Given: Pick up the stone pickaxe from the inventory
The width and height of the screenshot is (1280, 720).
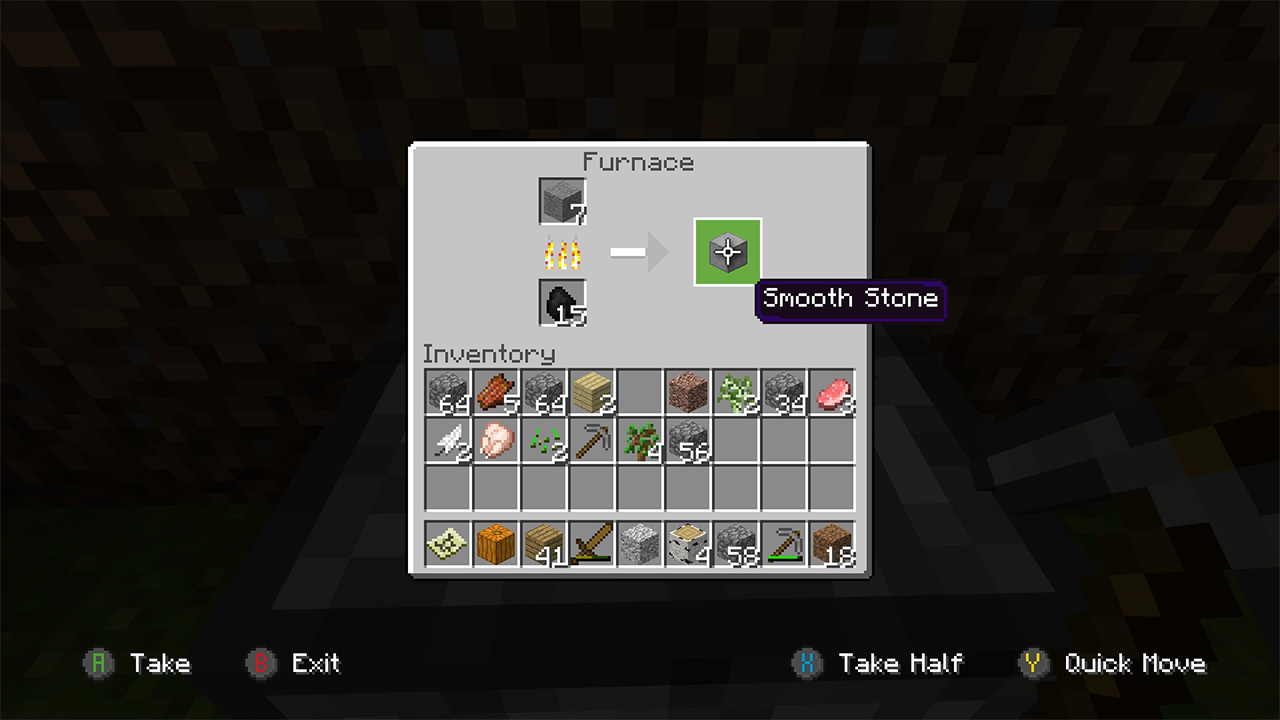Looking at the screenshot, I should [x=591, y=443].
